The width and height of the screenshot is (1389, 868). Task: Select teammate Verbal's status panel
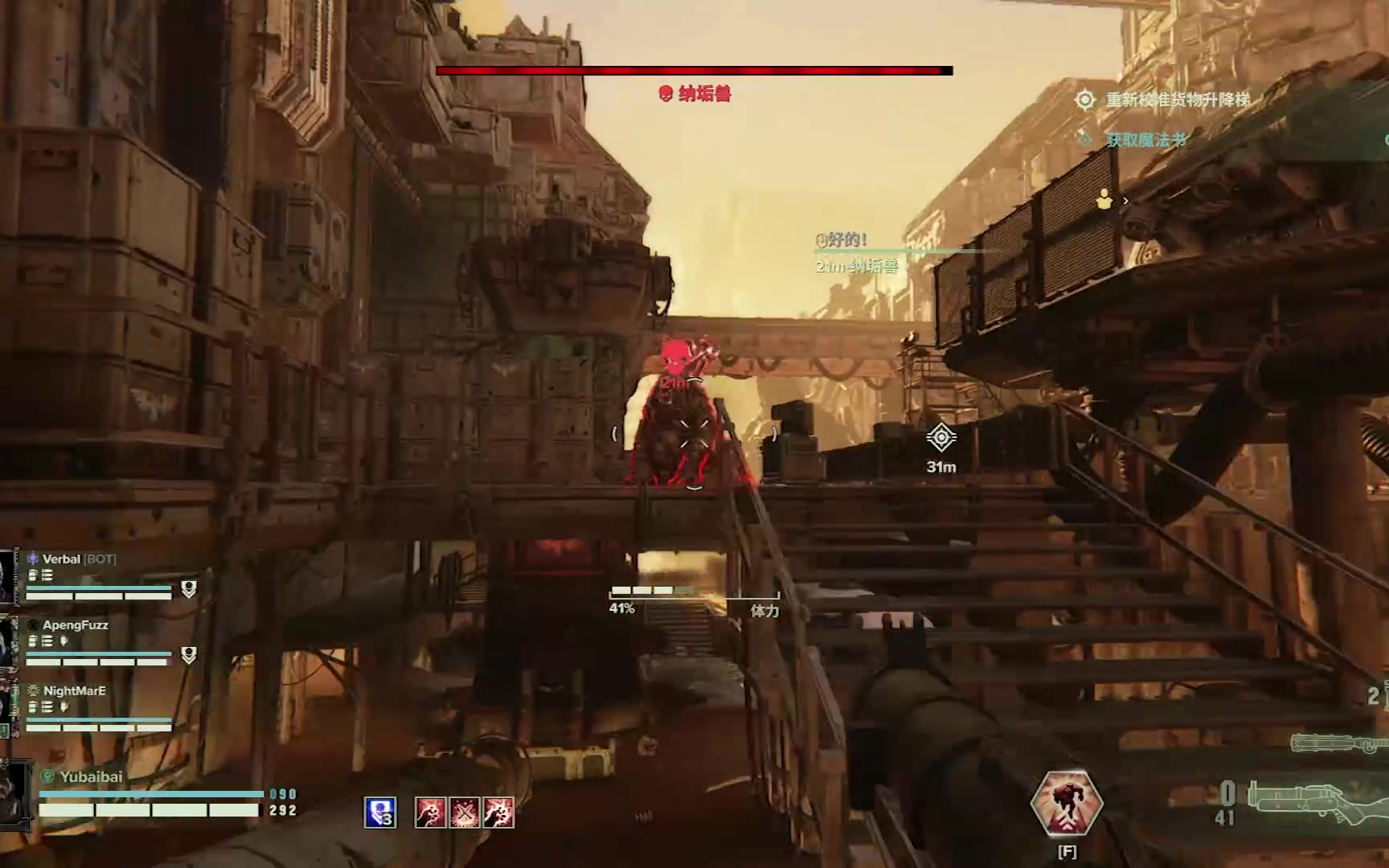pos(98,577)
